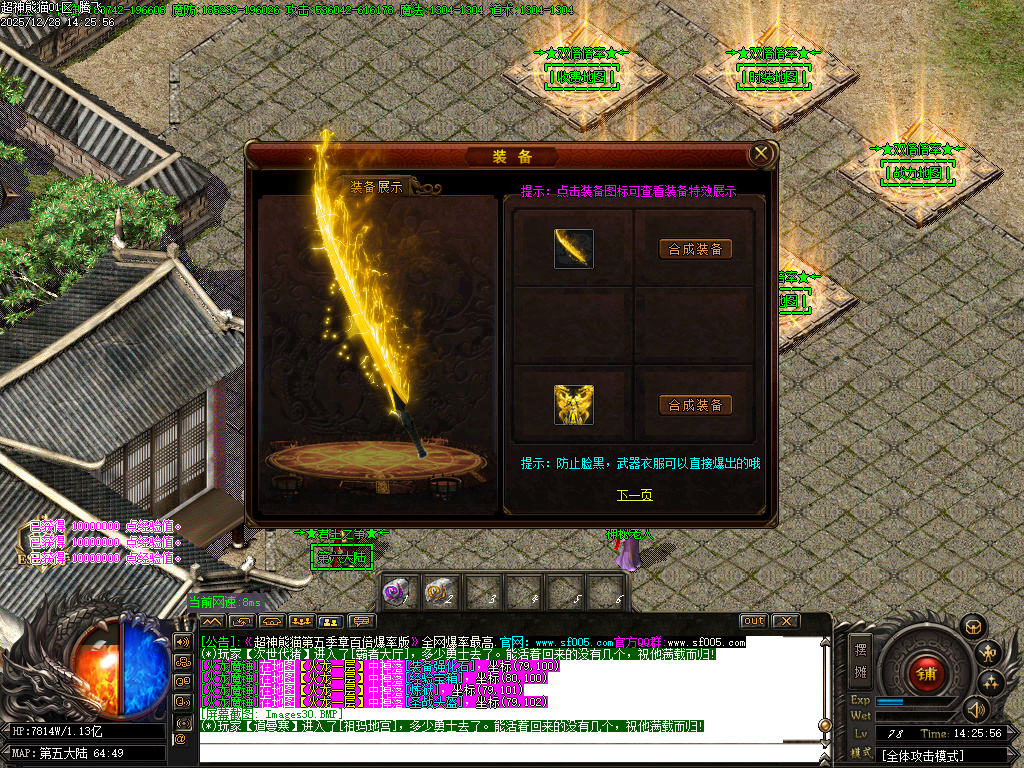This screenshot has height=768, width=1024.
Task: Click 合成装备 beside the golden sword
Action: point(696,249)
